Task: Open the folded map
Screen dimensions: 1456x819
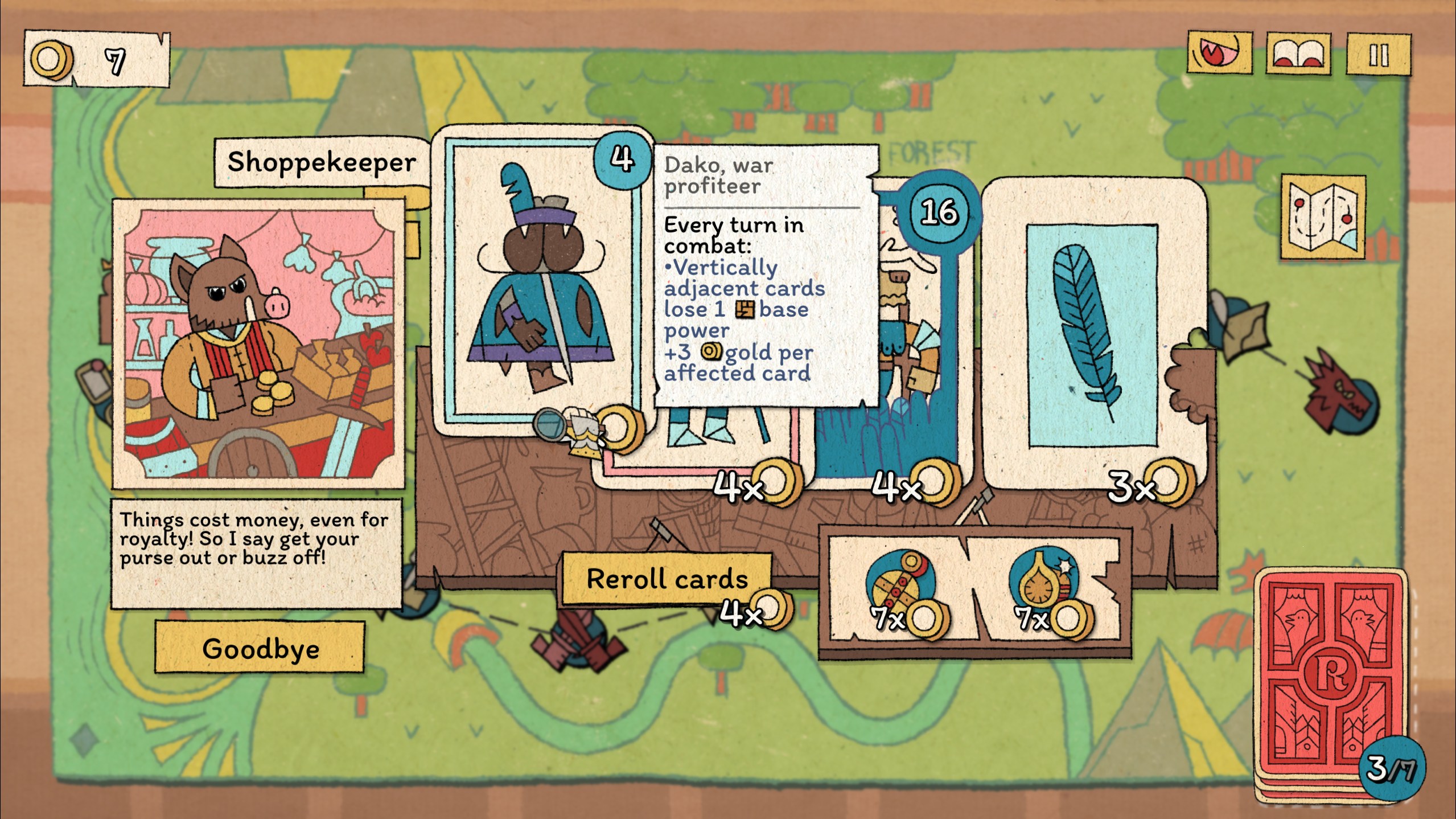Action: [x=1323, y=218]
